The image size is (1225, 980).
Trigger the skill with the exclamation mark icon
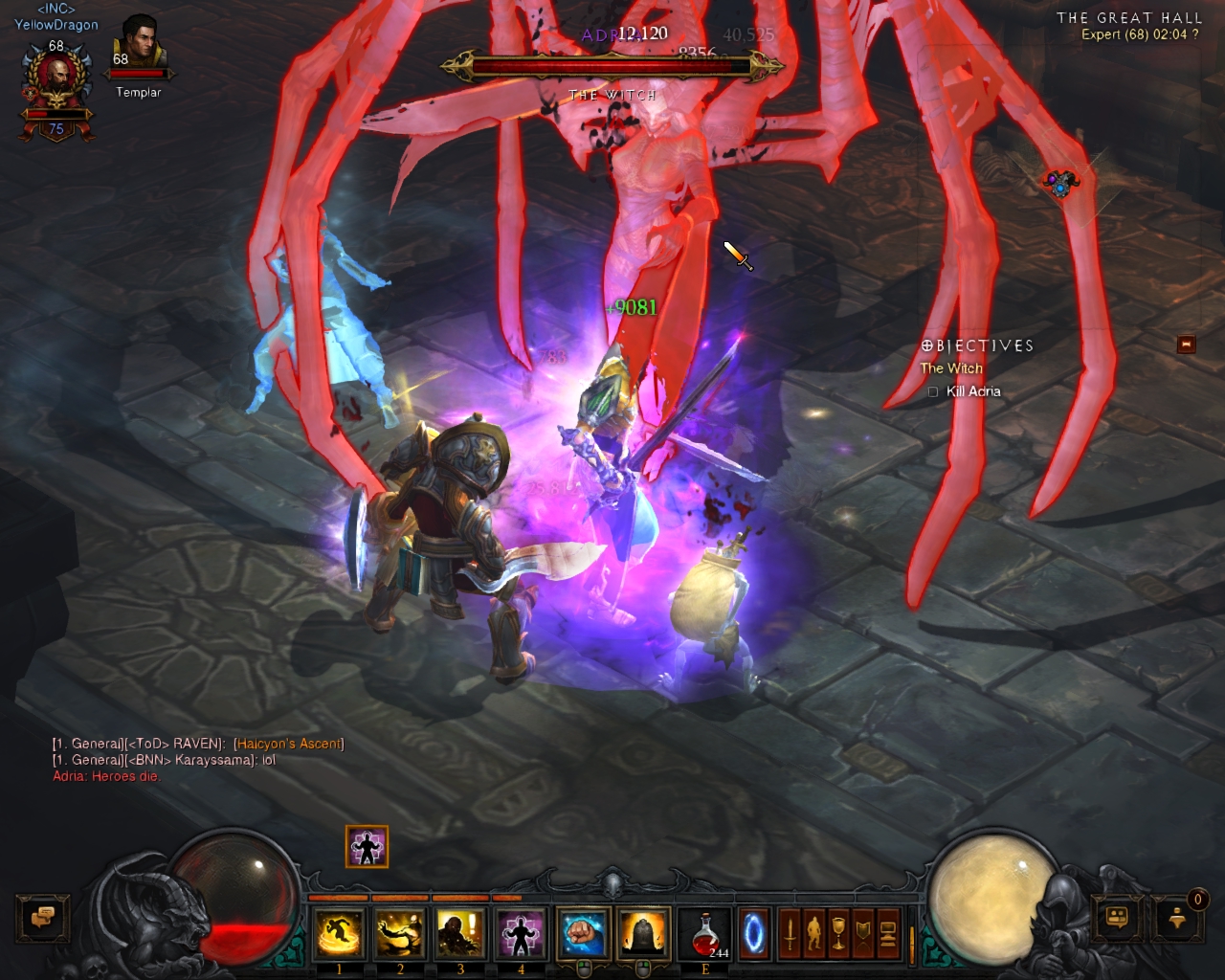459,933
